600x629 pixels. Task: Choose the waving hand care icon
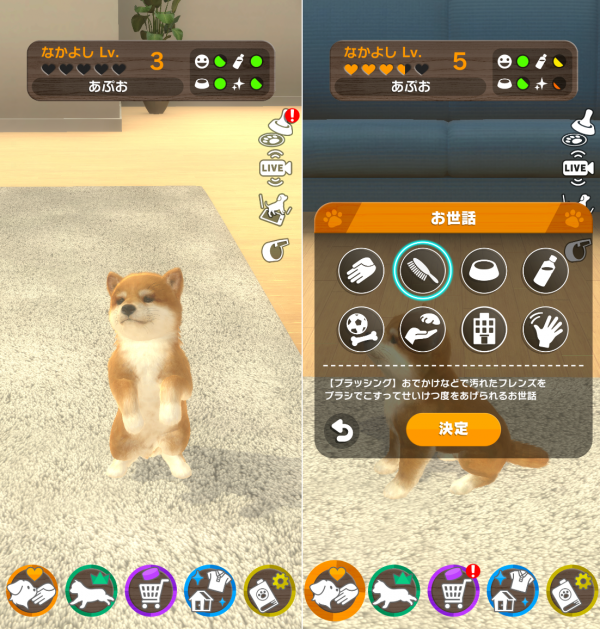tap(545, 329)
